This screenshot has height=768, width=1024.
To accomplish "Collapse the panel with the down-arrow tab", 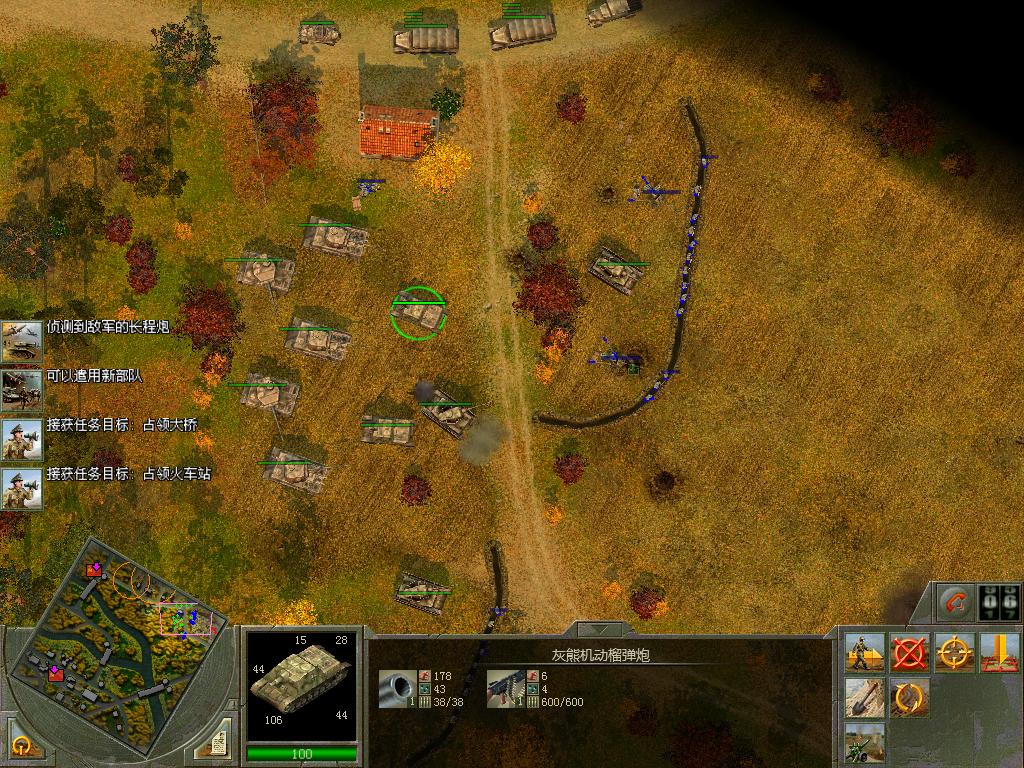I will point(600,630).
